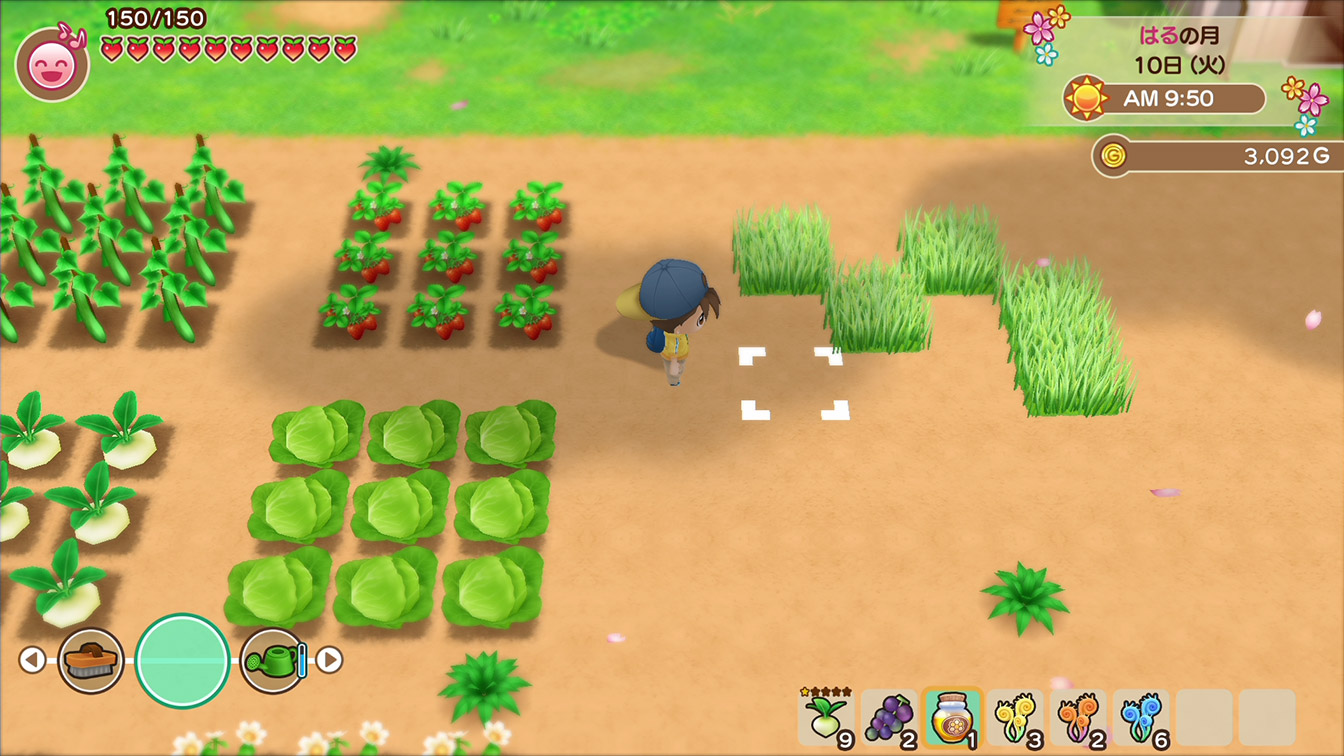Select the green watering can tool
This screenshot has width=1344, height=756.
pos(272,660)
